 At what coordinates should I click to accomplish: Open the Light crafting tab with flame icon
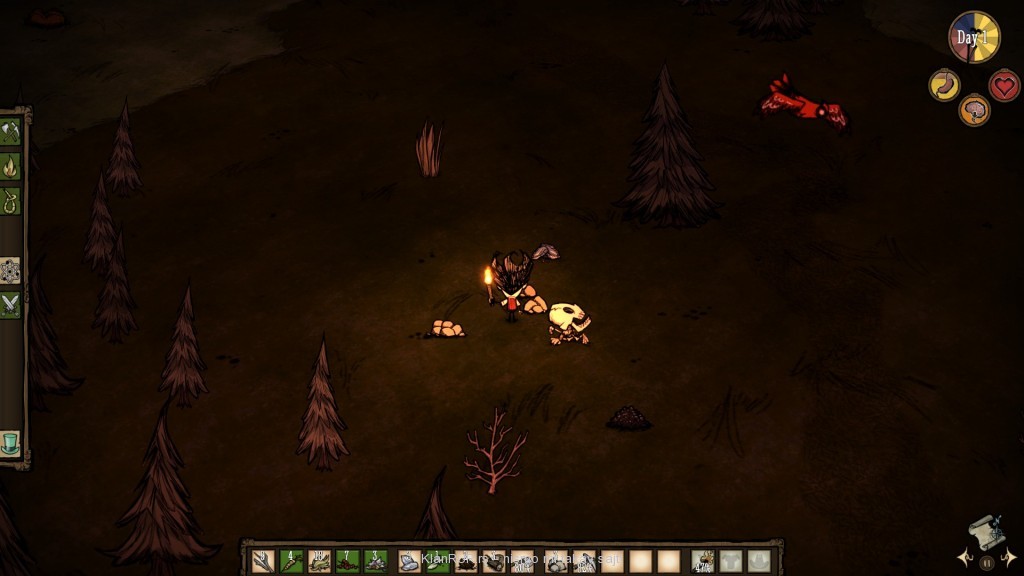(10, 166)
